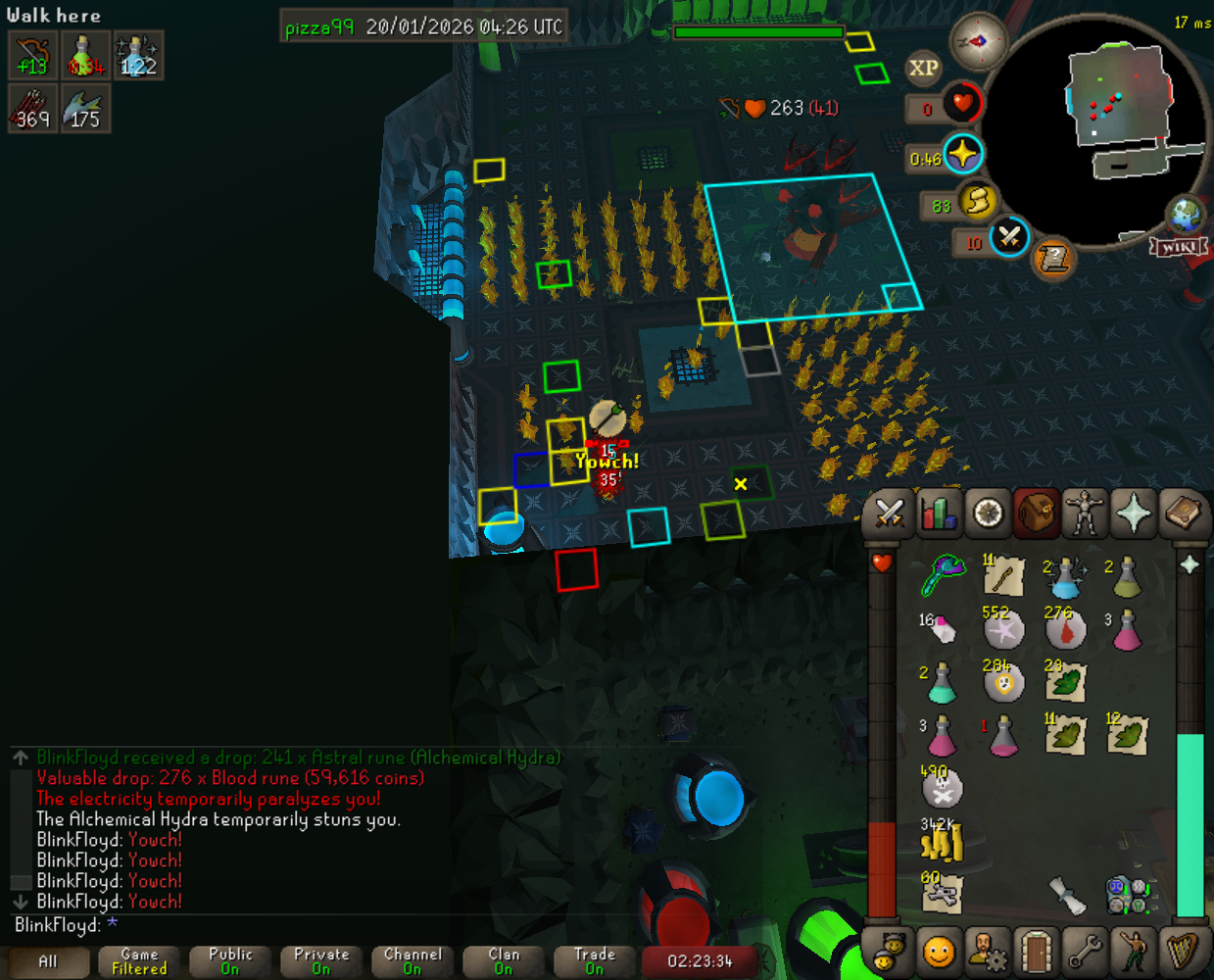Activate the special attack orb
The height and width of the screenshot is (980, 1214).
pyautogui.click(x=1009, y=237)
